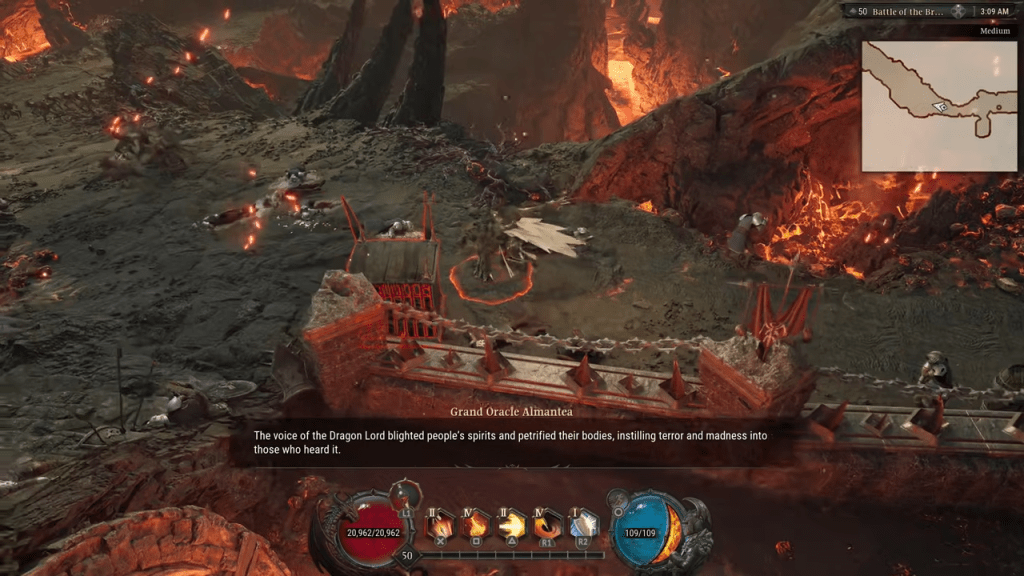Viewport: 1024px width, 576px height.
Task: Use the flame burst skill icon
Action: pyautogui.click(x=476, y=524)
